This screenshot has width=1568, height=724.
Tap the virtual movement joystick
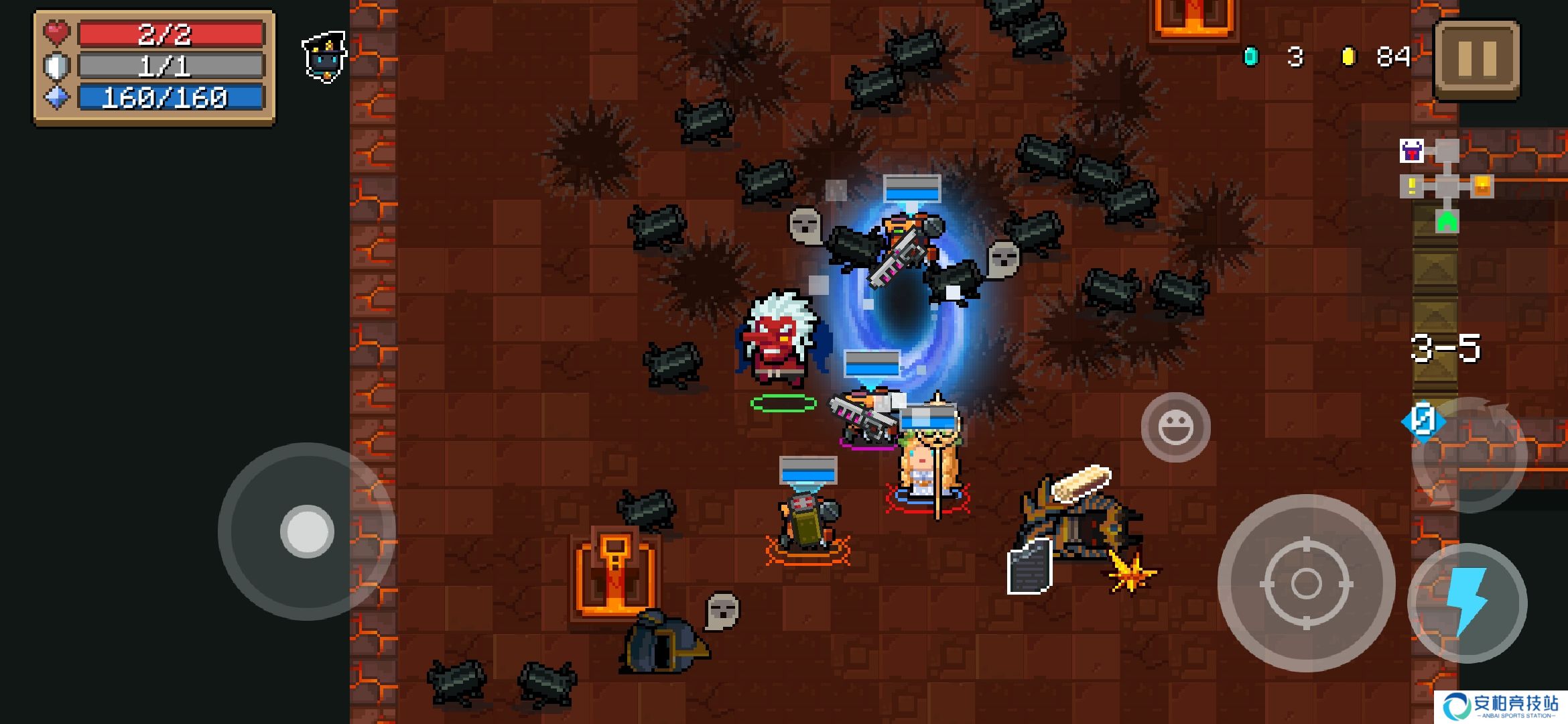click(307, 531)
